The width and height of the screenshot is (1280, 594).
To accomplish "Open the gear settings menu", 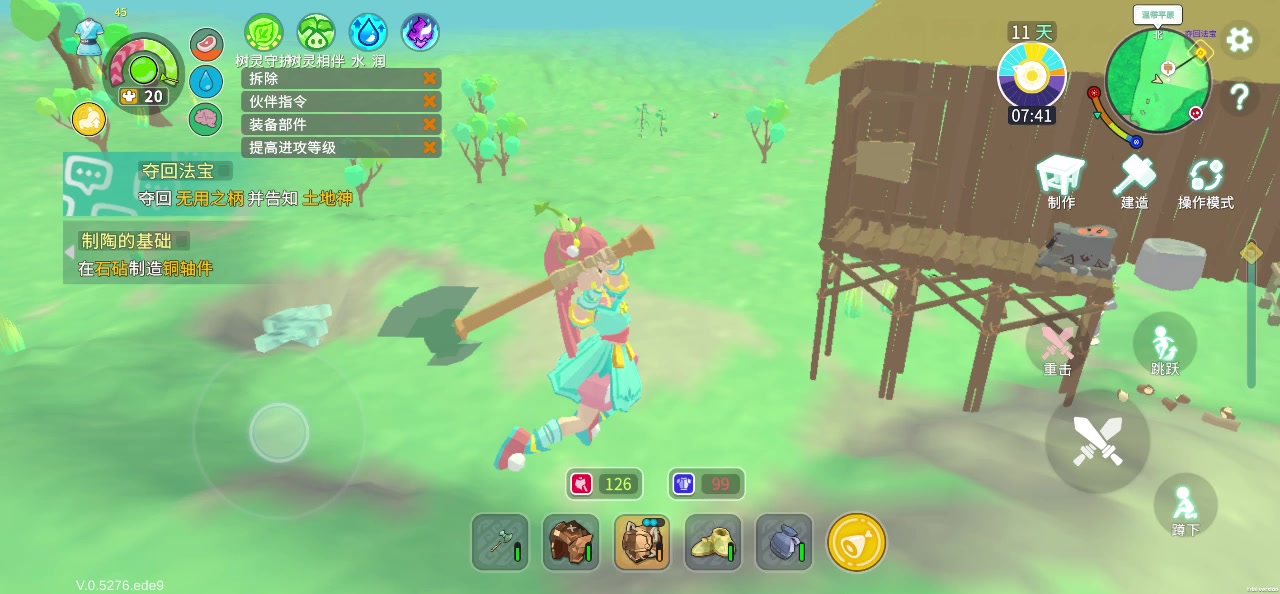I will click(x=1240, y=40).
